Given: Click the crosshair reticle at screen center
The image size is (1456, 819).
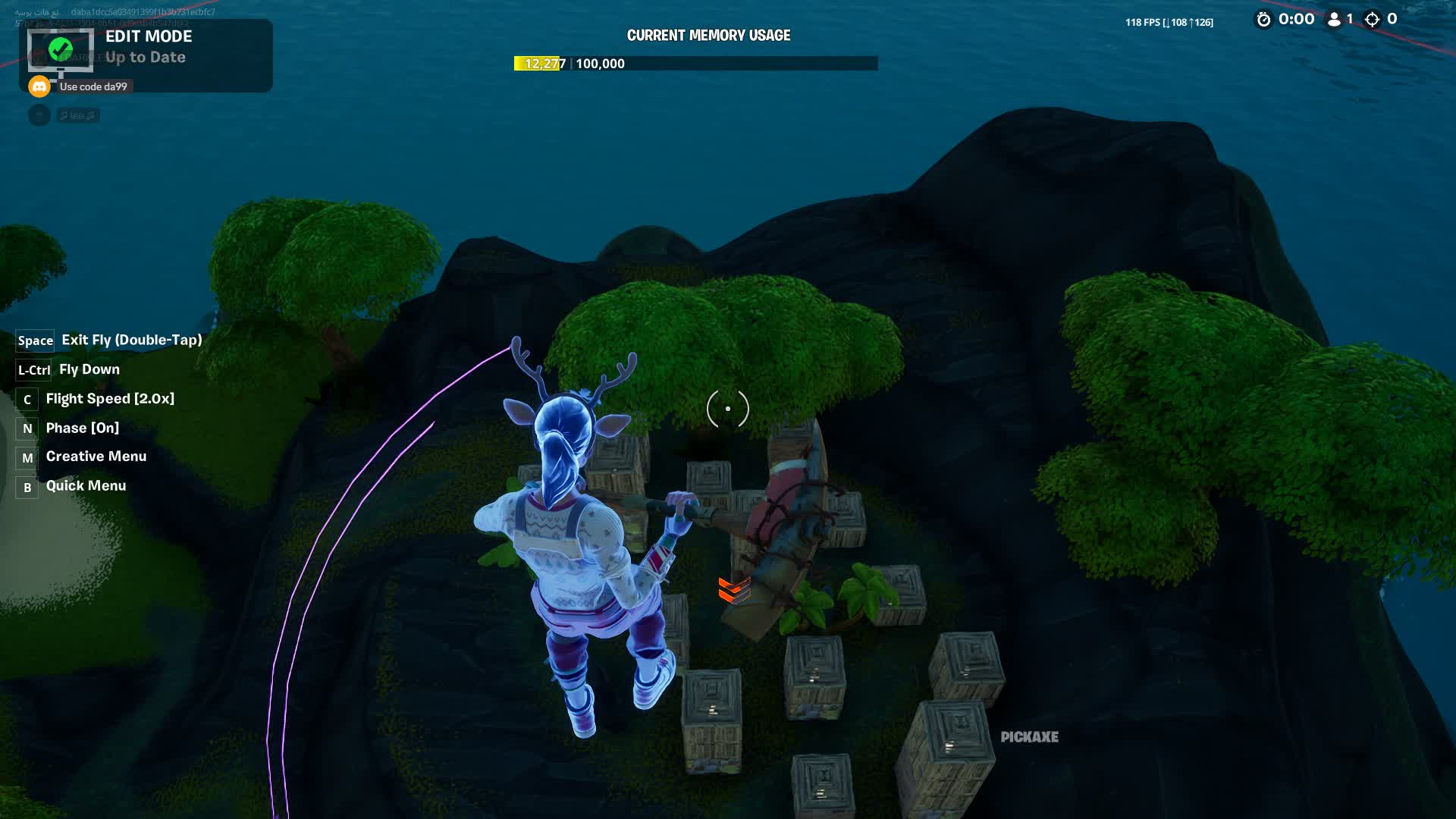Looking at the screenshot, I should coord(727,408).
